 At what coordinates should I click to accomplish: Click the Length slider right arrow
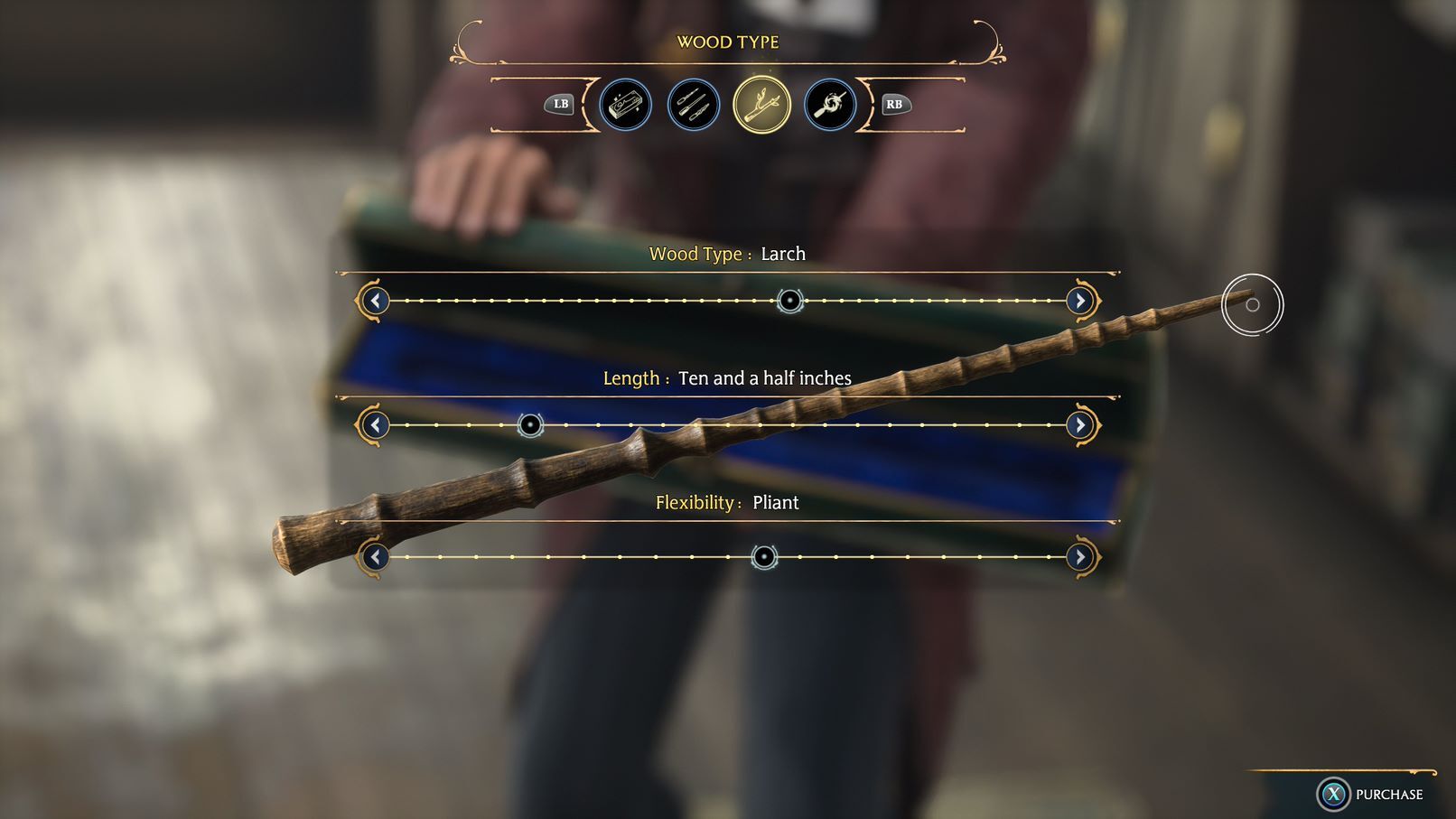(x=1080, y=424)
